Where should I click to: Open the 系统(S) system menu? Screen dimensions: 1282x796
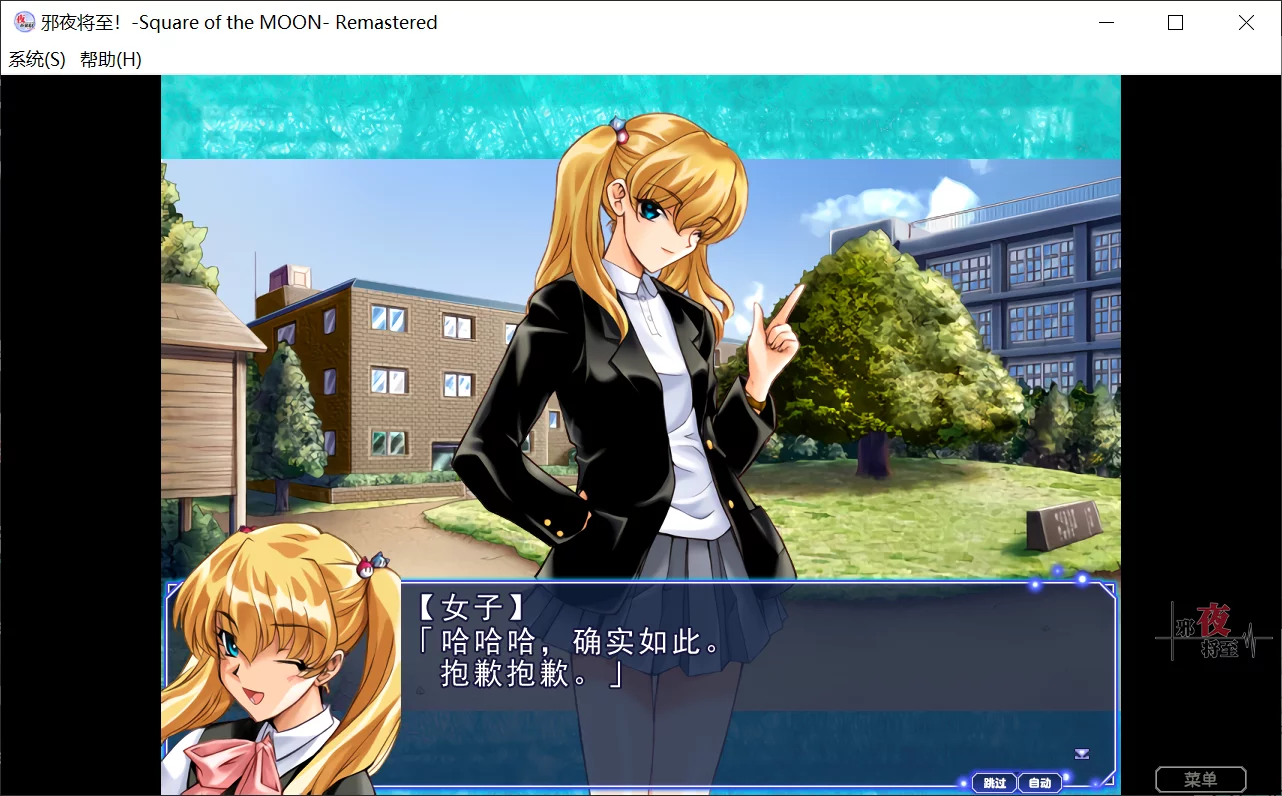pyautogui.click(x=36, y=60)
